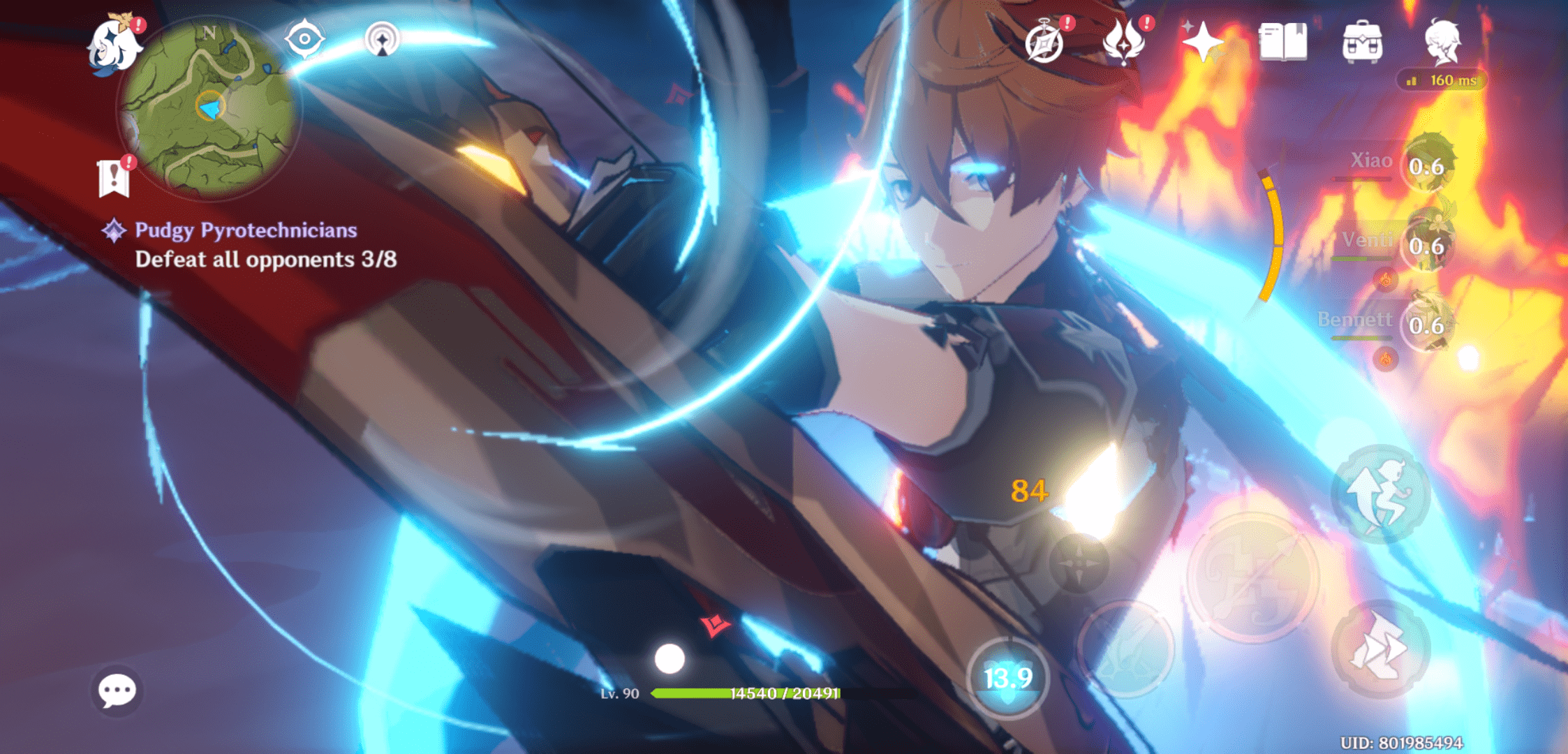Tap the sprint dash button
Screen dimensions: 1568x754
click(1380, 649)
